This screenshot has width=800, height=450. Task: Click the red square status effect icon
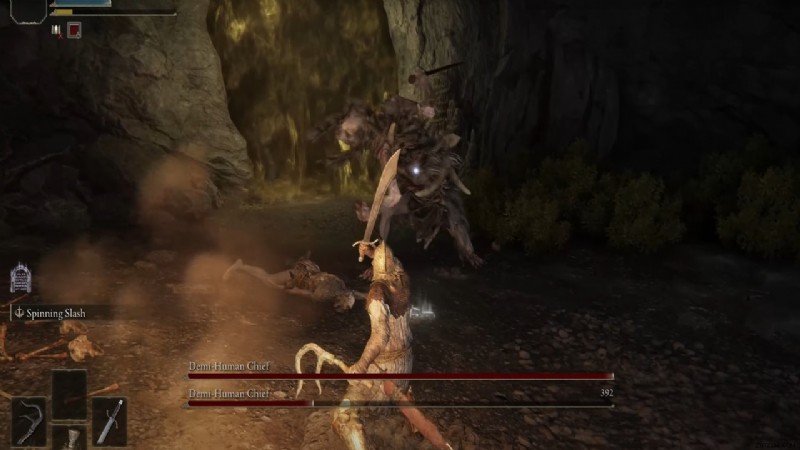[x=74, y=30]
